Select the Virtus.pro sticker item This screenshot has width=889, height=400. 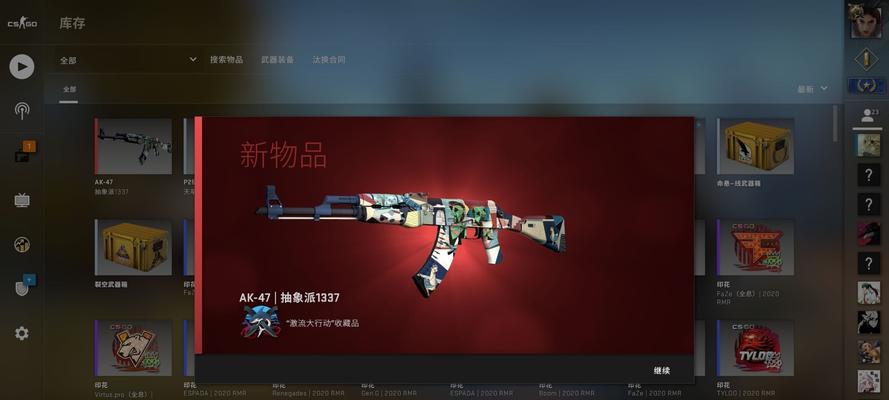coord(133,347)
